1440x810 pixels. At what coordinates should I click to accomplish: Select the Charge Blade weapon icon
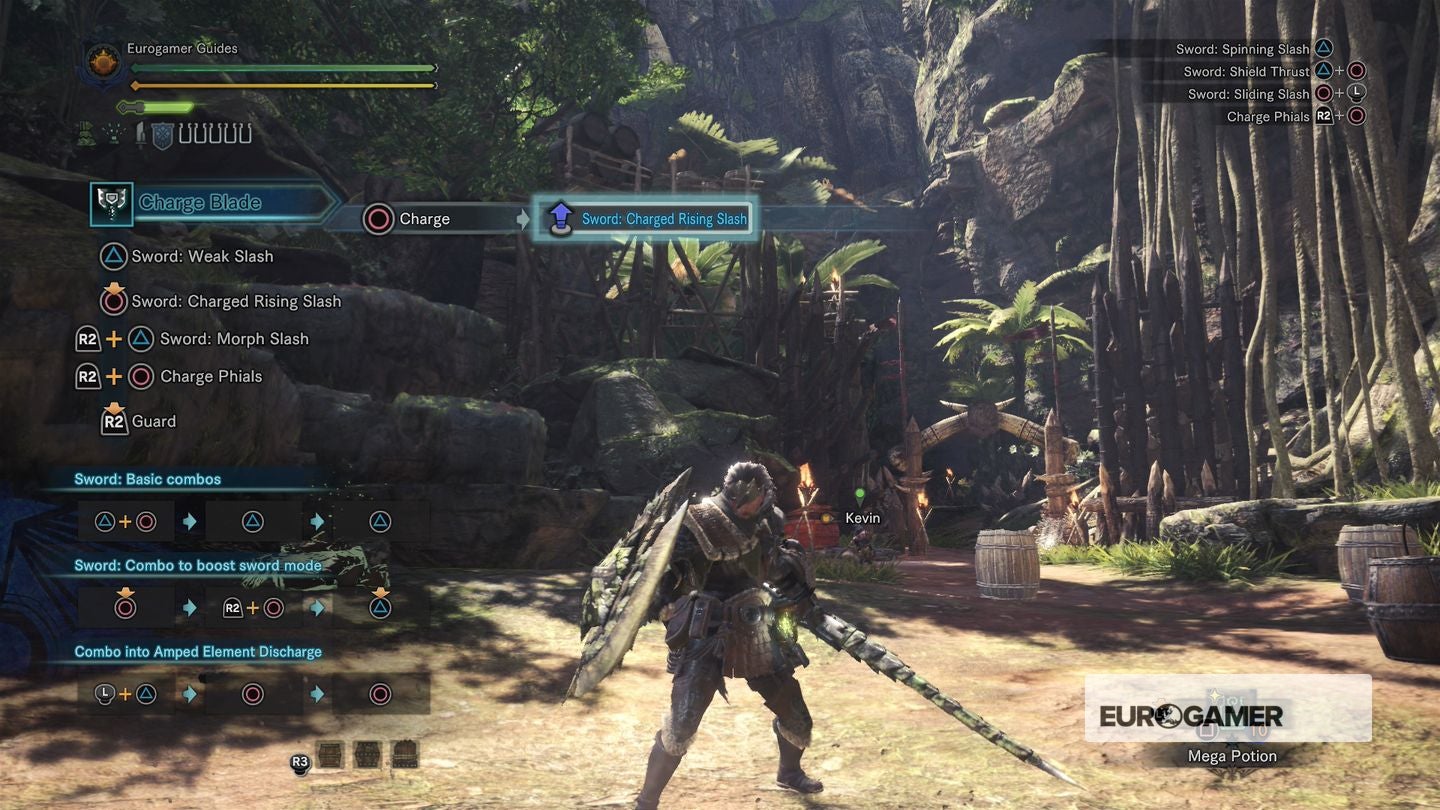click(x=110, y=202)
